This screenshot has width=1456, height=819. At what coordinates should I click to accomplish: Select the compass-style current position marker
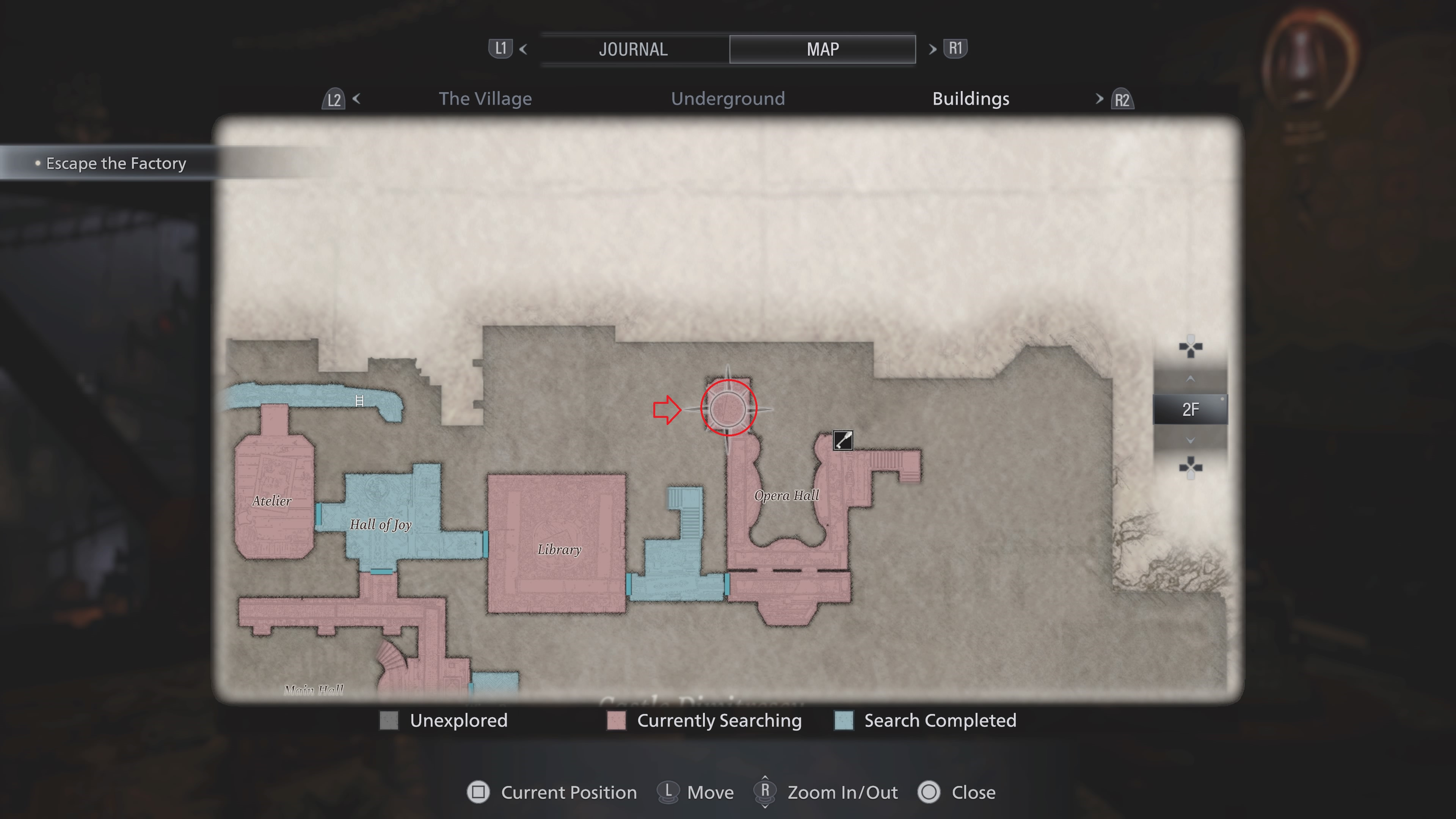tap(728, 408)
